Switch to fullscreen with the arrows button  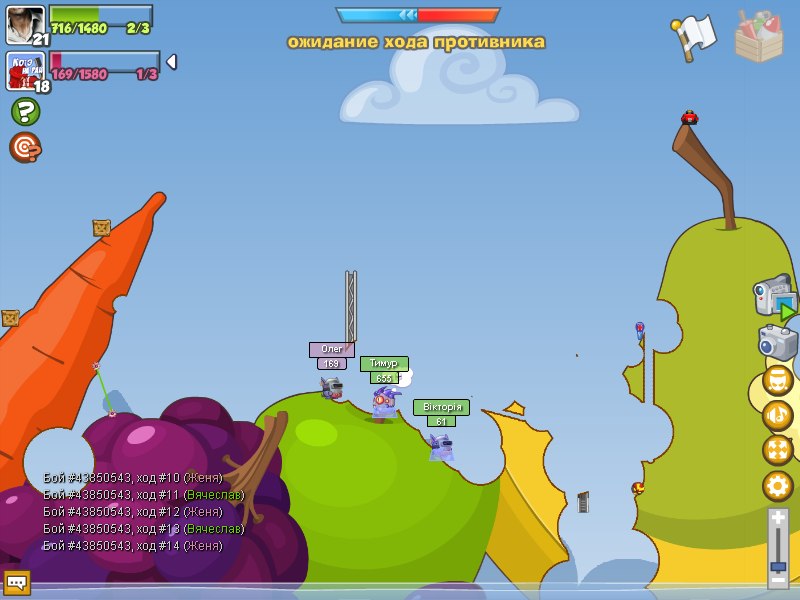click(x=777, y=451)
